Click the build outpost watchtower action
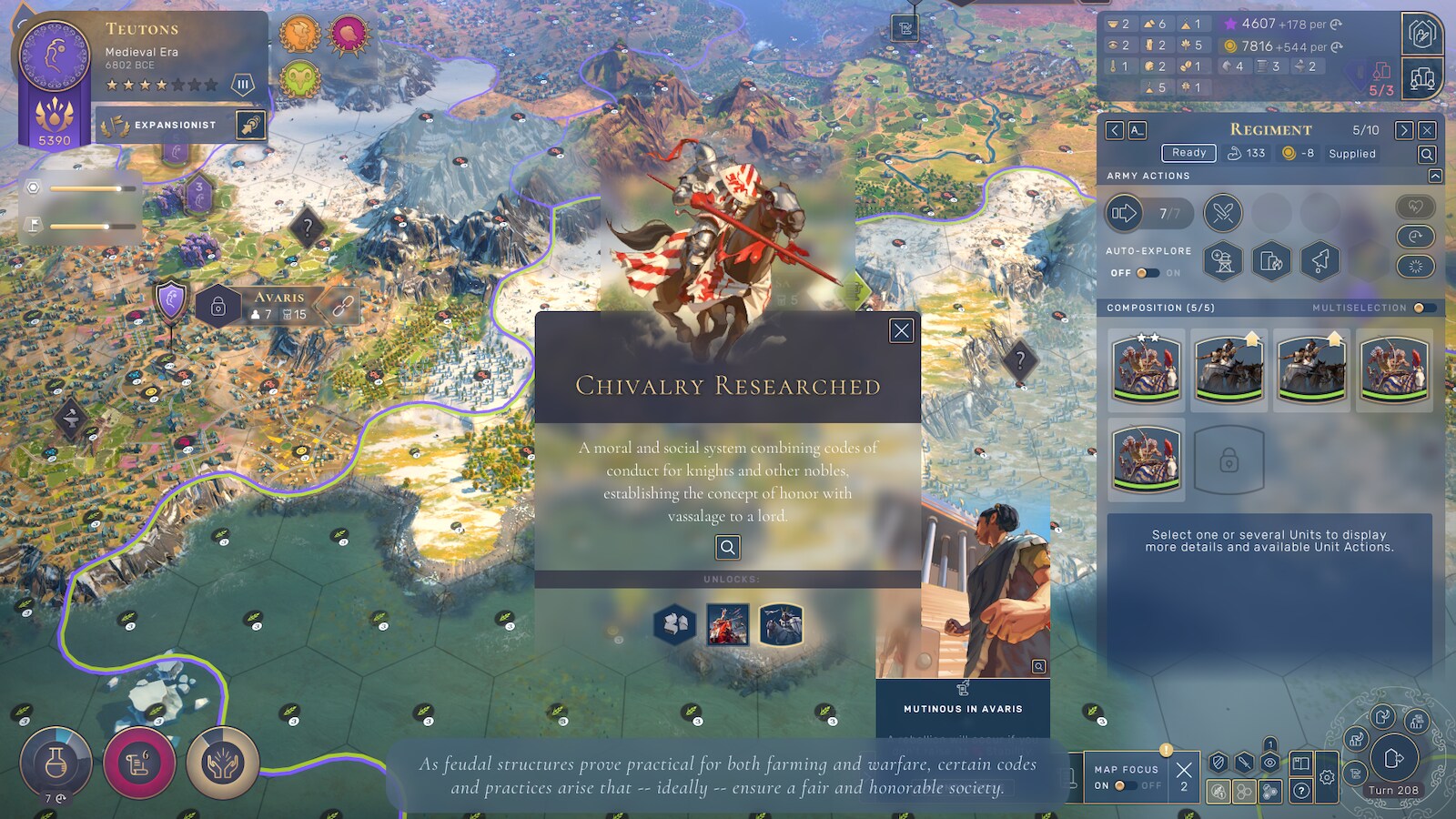Viewport: 1456px width, 819px height. 1222,262
